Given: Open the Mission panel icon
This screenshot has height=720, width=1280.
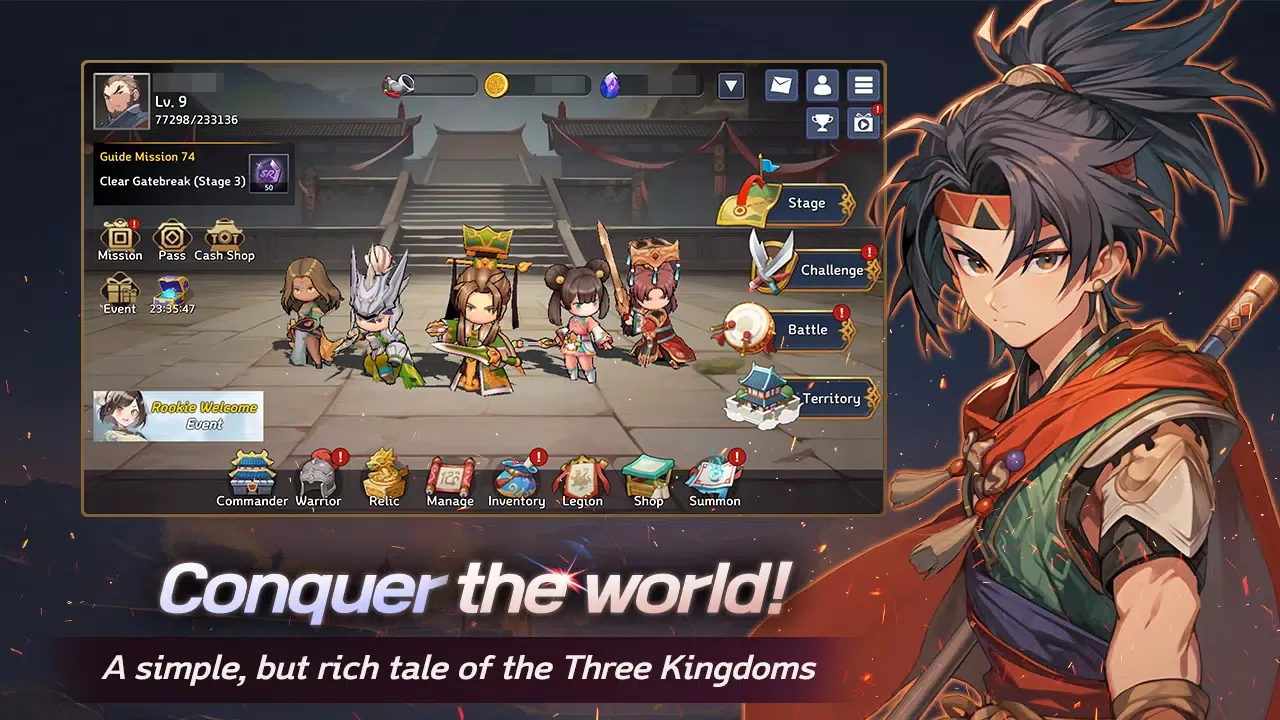Looking at the screenshot, I should [119, 236].
